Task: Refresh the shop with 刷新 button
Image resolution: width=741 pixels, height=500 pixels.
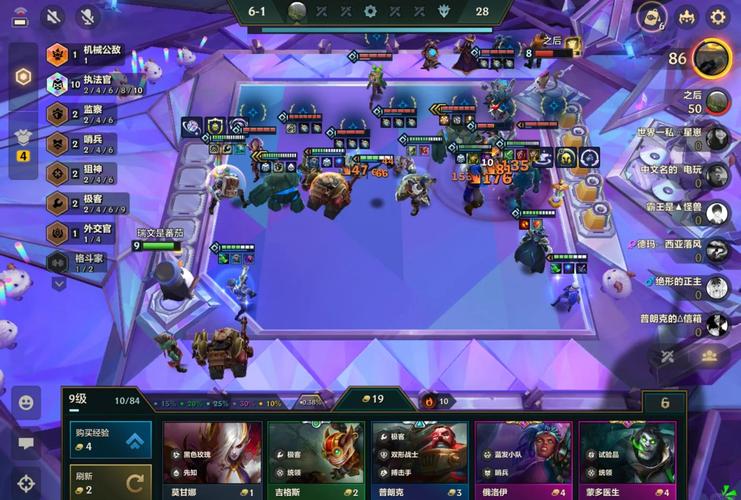Action: [110, 482]
